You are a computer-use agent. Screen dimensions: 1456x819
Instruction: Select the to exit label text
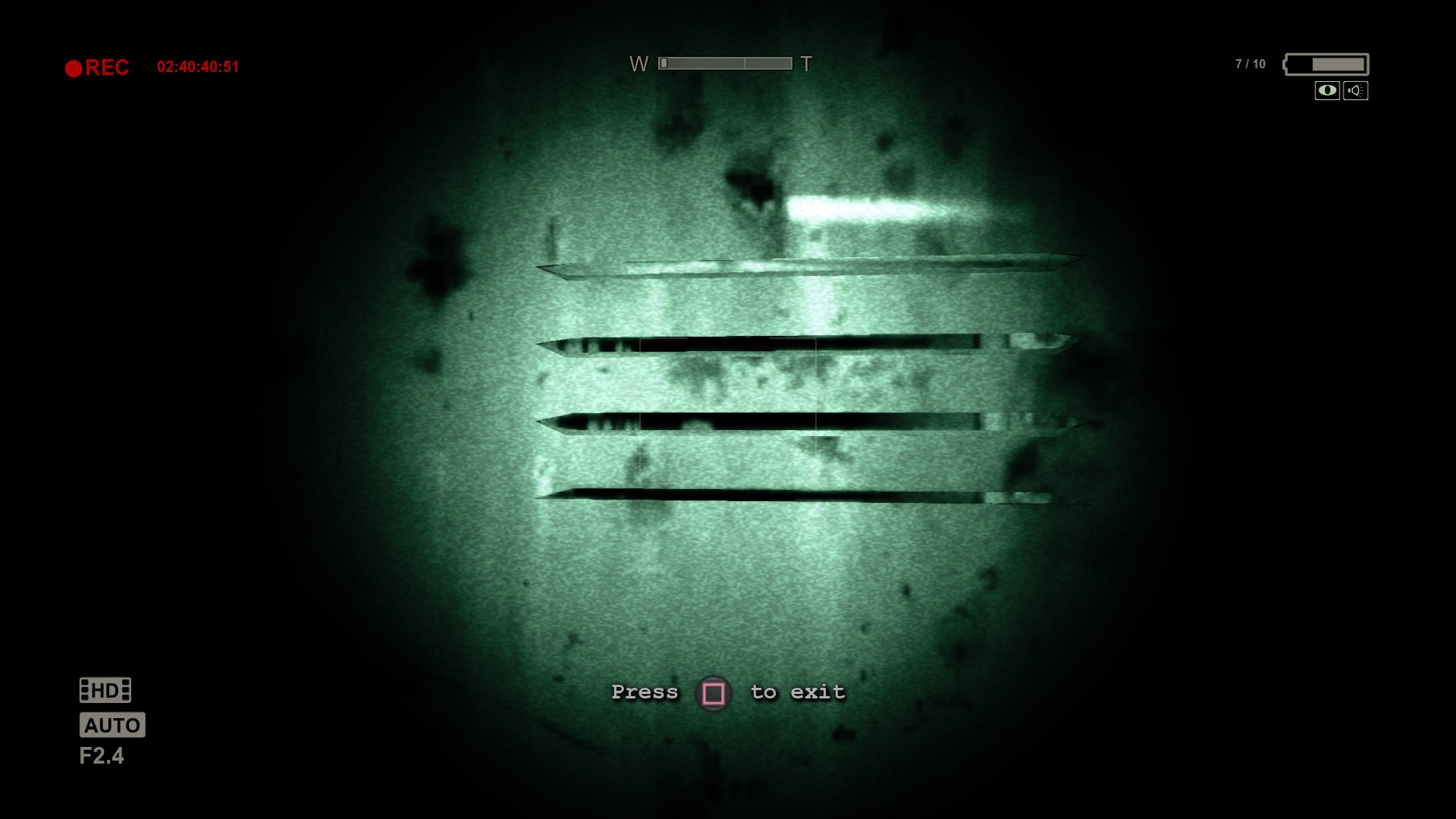tap(800, 692)
